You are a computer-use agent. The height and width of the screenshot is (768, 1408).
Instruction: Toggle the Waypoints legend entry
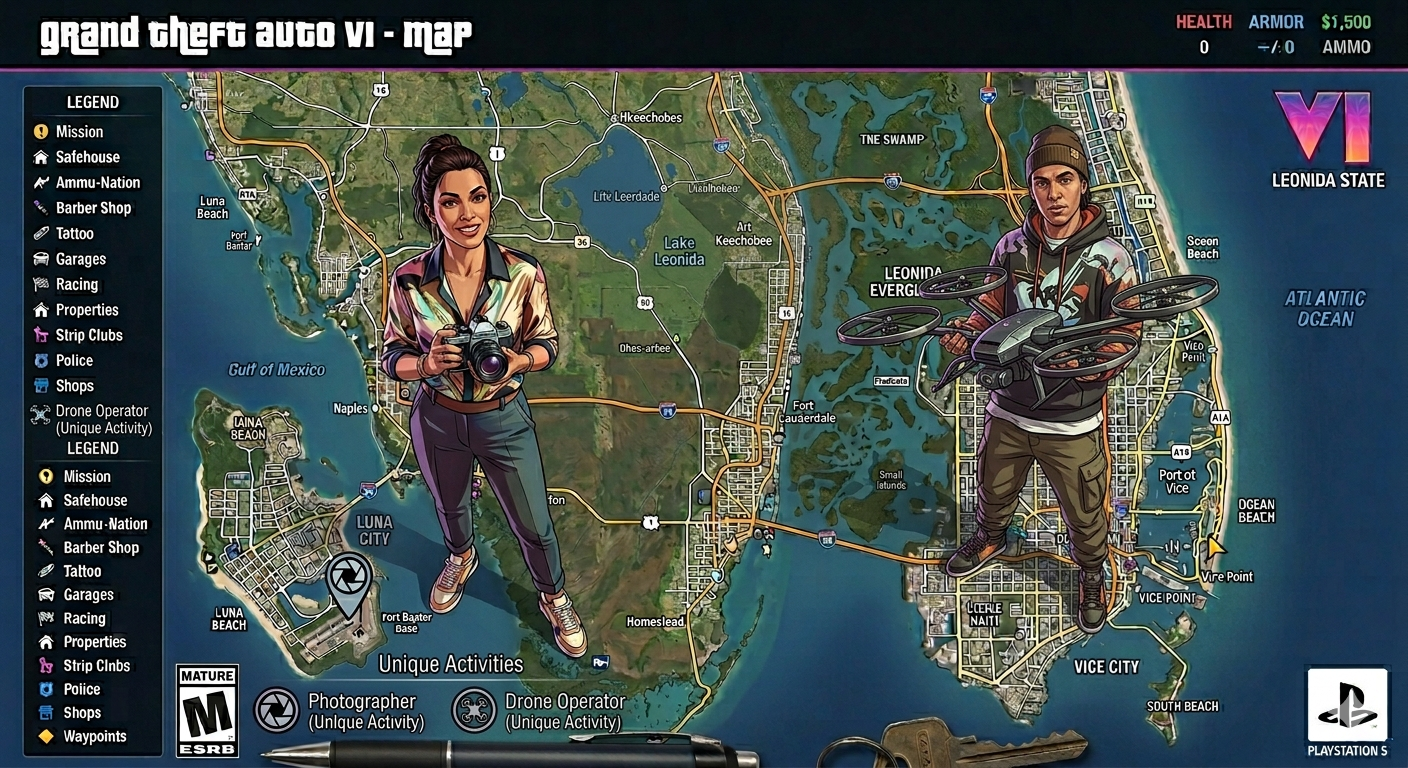point(94,737)
